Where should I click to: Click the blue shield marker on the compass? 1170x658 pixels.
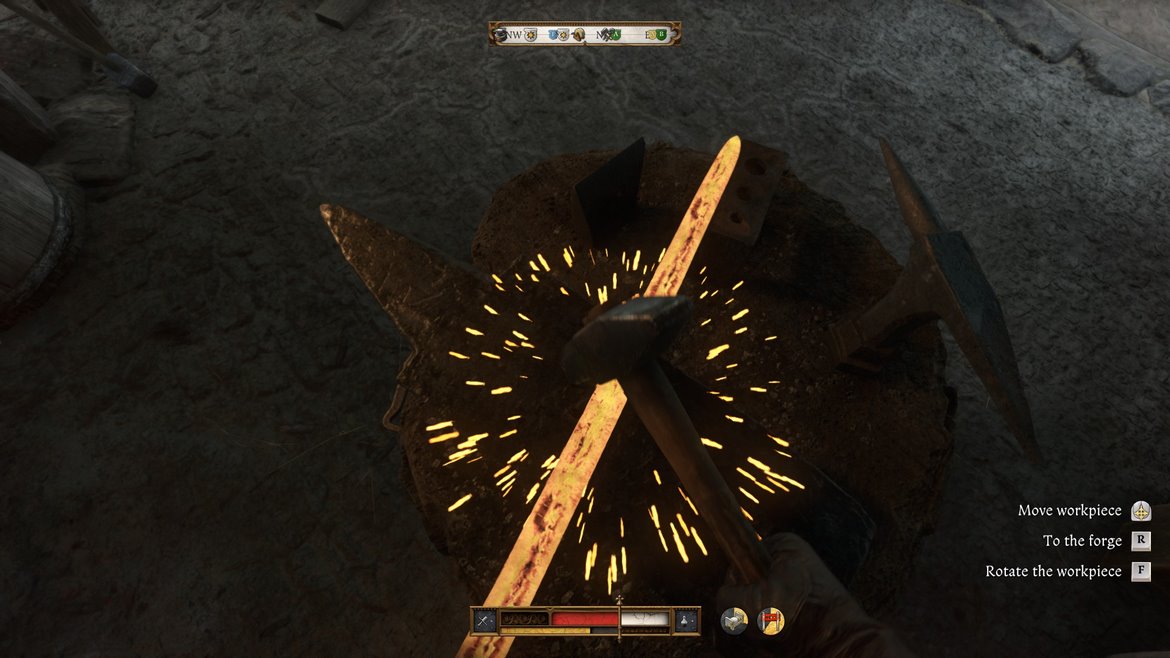[552, 35]
